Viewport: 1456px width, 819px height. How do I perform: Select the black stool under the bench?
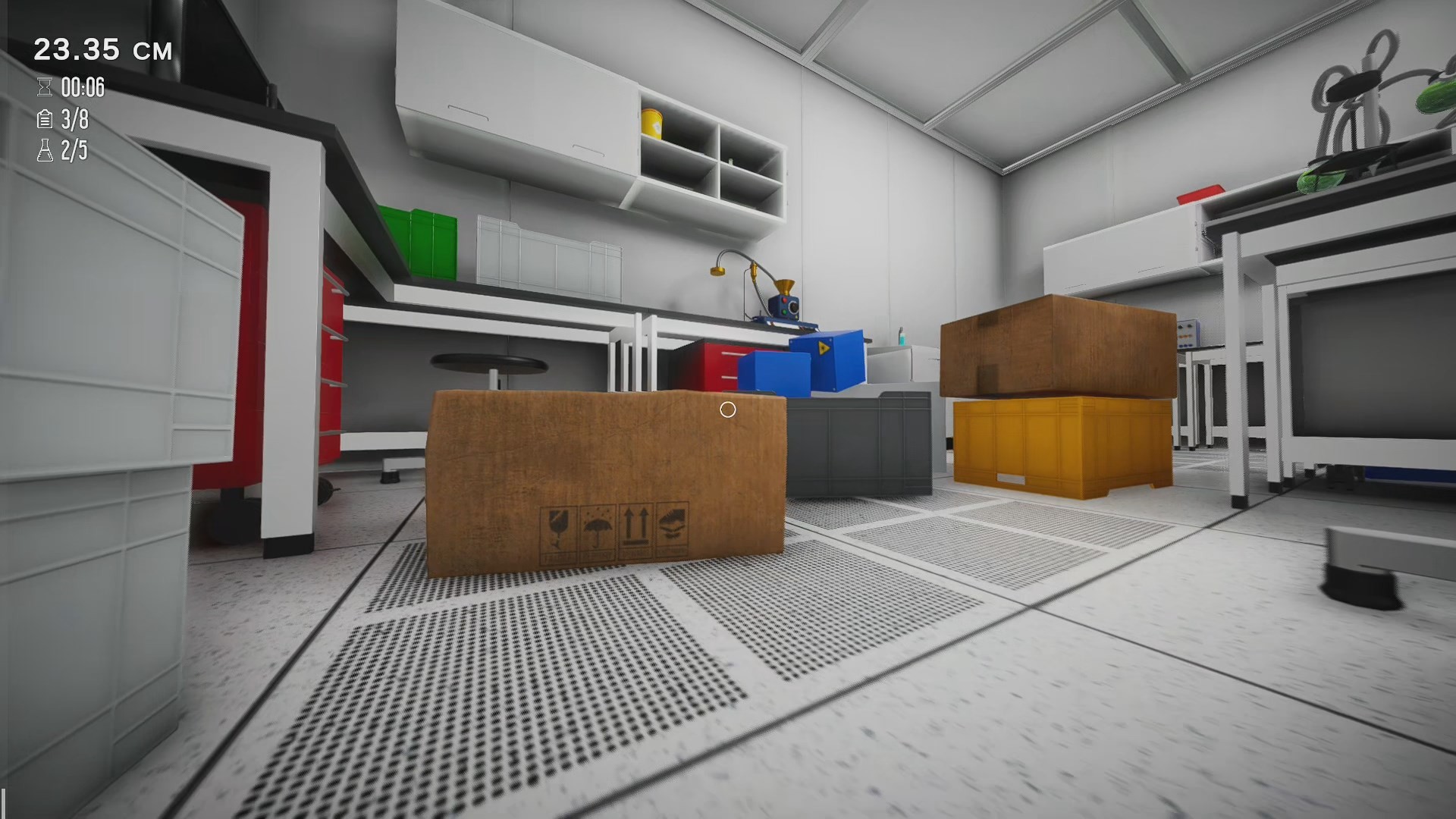pyautogui.click(x=488, y=364)
